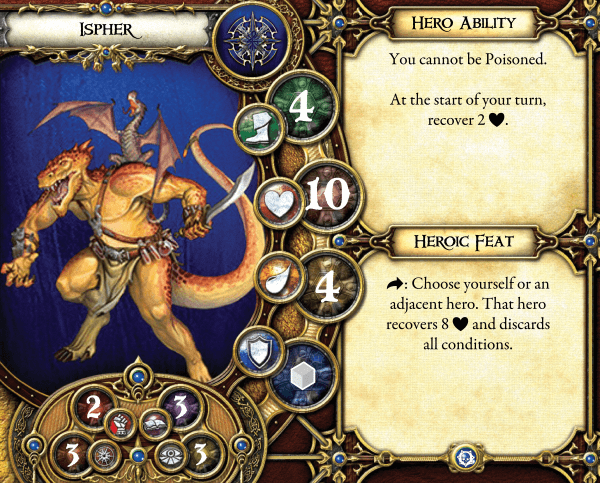
Task: Click the stamina drop icon
Action: (x=274, y=277)
